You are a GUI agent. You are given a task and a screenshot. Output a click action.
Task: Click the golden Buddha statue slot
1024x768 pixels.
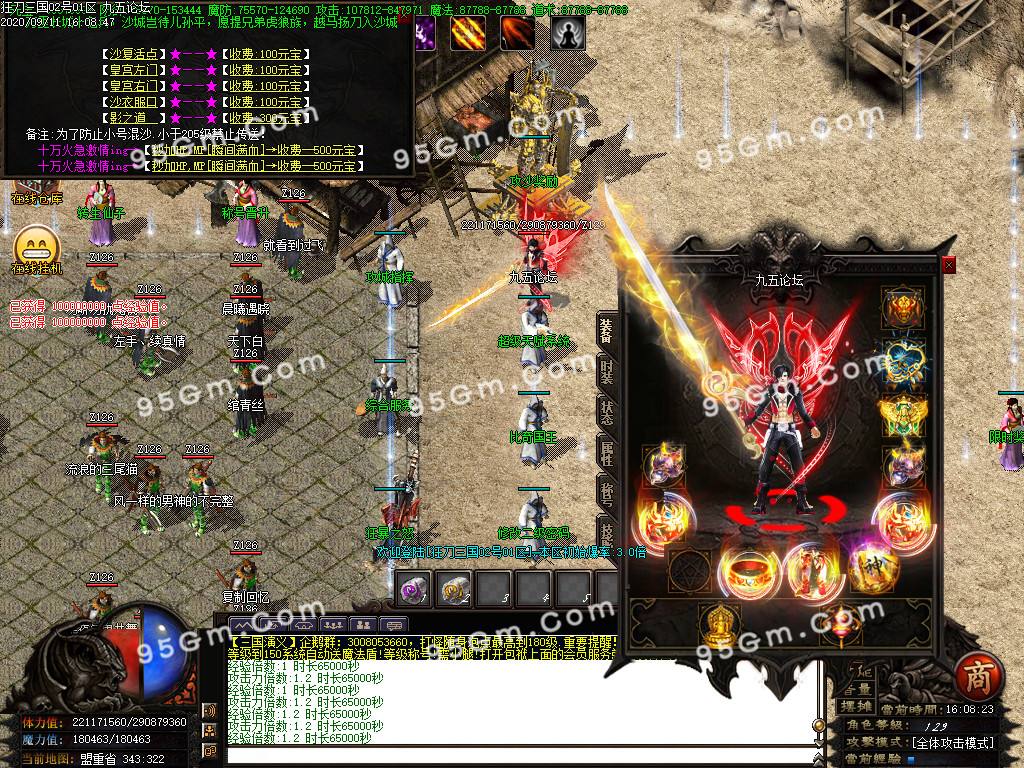click(717, 622)
